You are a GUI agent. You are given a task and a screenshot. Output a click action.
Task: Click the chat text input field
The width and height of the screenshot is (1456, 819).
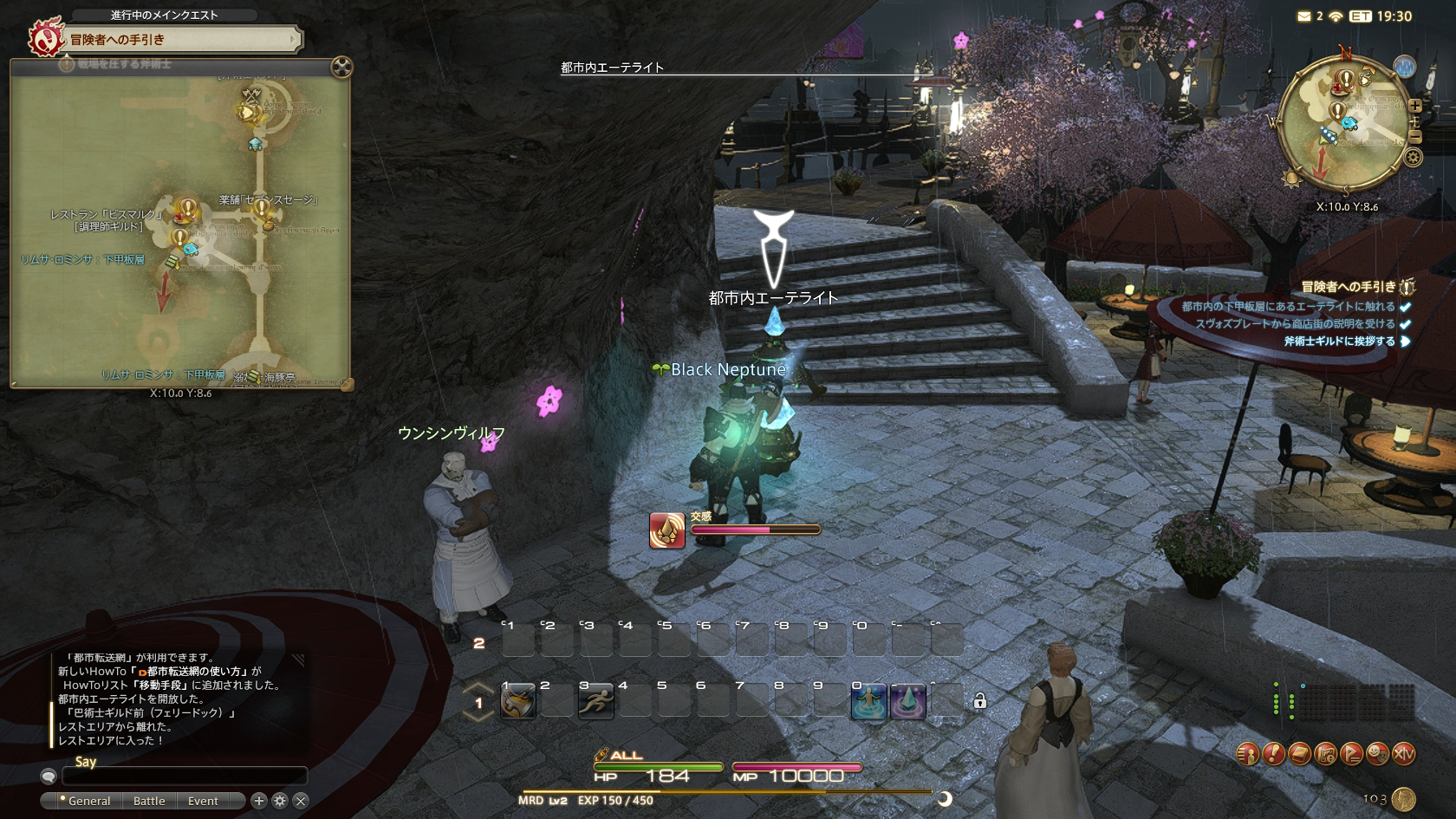click(x=184, y=777)
